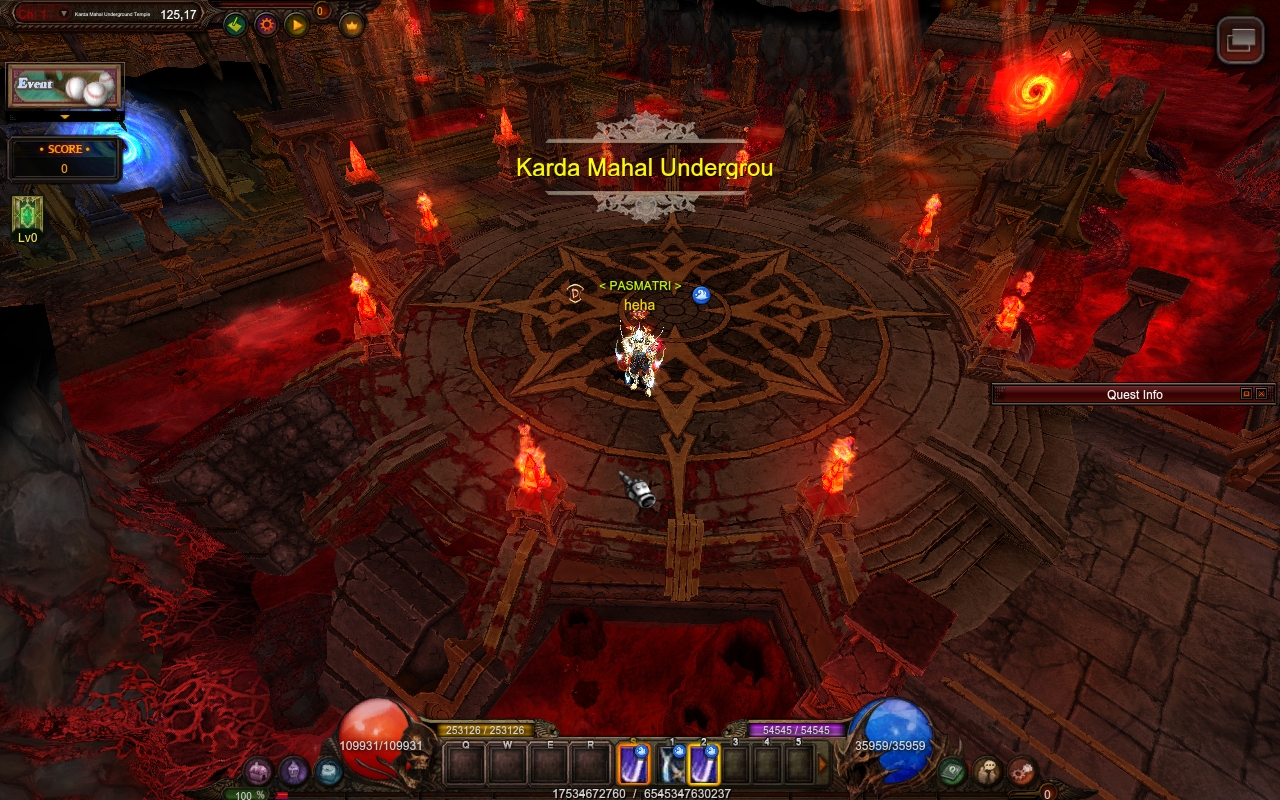Image resolution: width=1280 pixels, height=800 pixels.
Task: Toggle the window mode button
Action: 1240,41
